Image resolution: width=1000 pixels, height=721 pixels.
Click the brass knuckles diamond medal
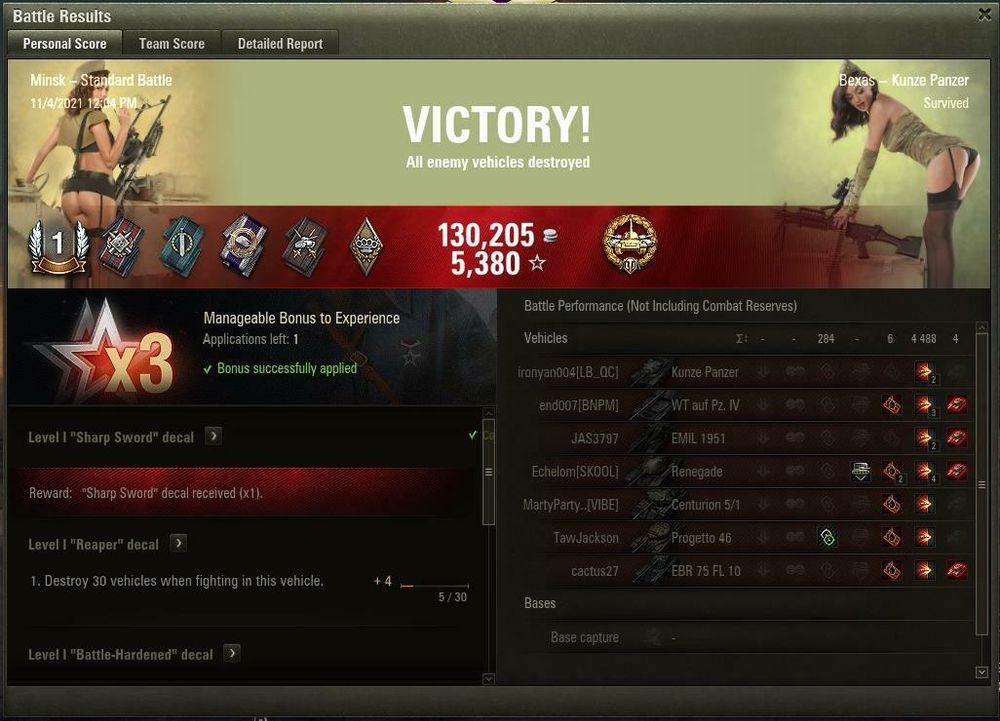tap(367, 246)
